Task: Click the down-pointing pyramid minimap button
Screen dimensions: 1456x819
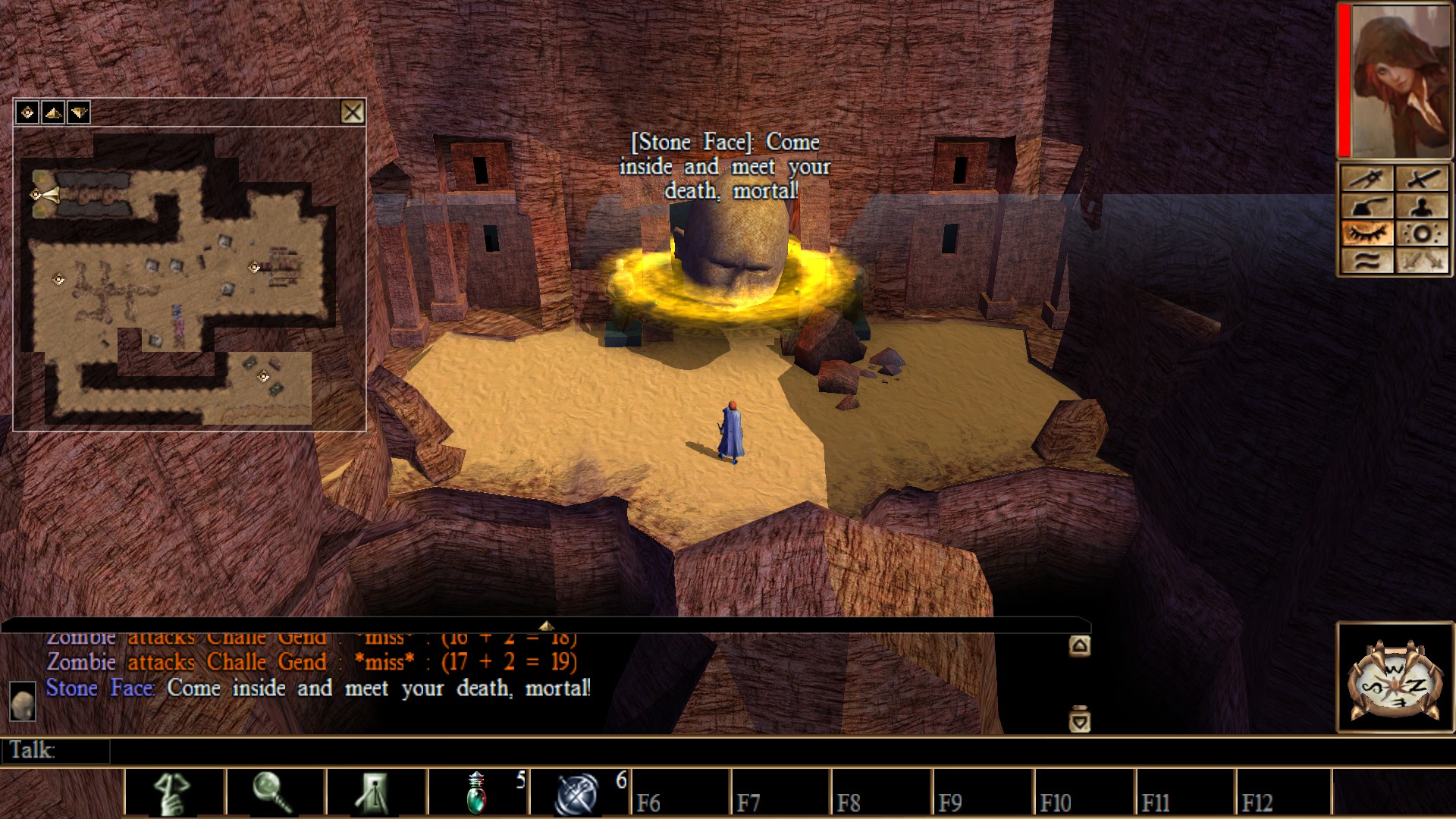Action: coord(79,113)
